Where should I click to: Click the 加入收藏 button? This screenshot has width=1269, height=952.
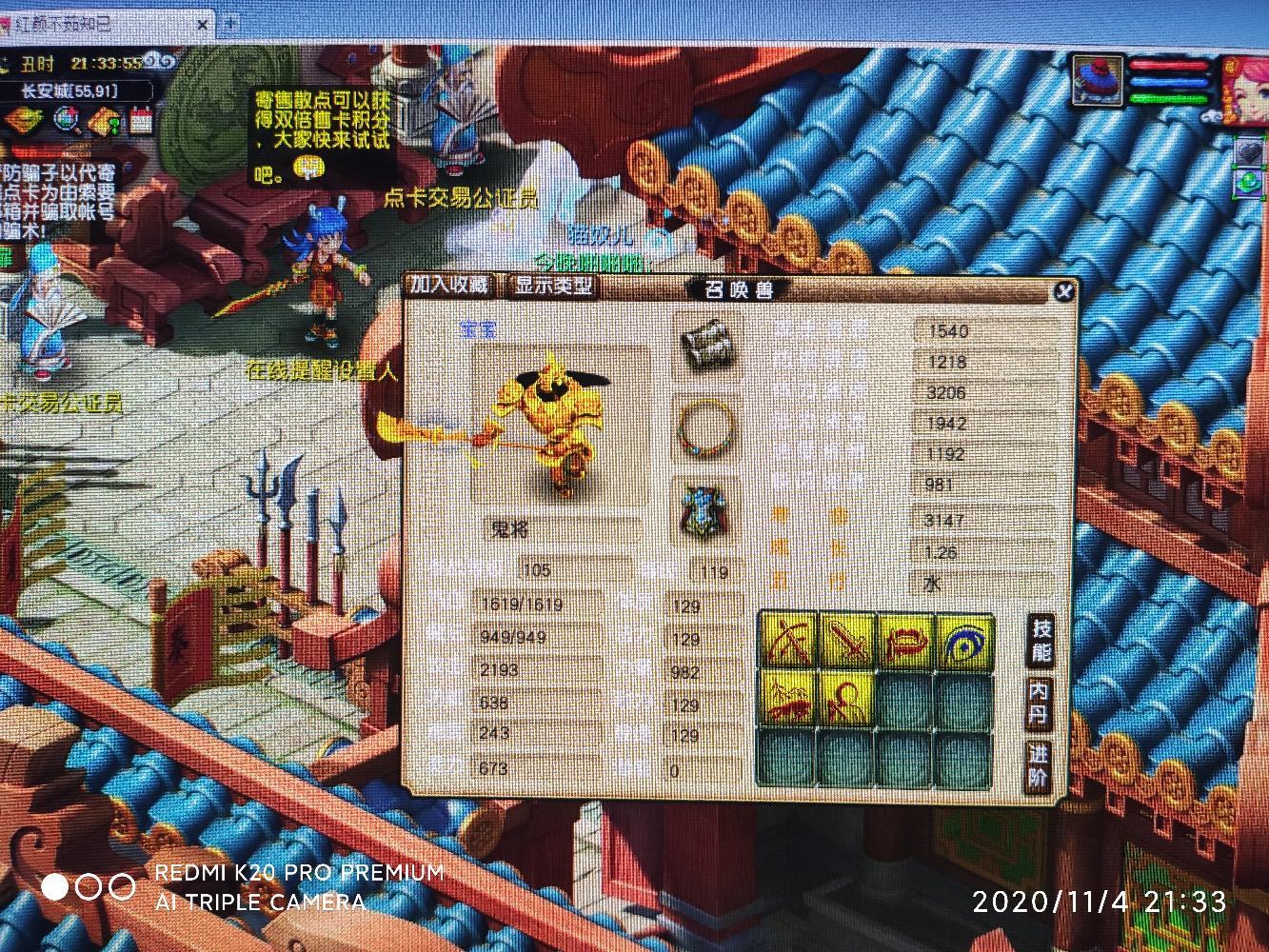449,284
